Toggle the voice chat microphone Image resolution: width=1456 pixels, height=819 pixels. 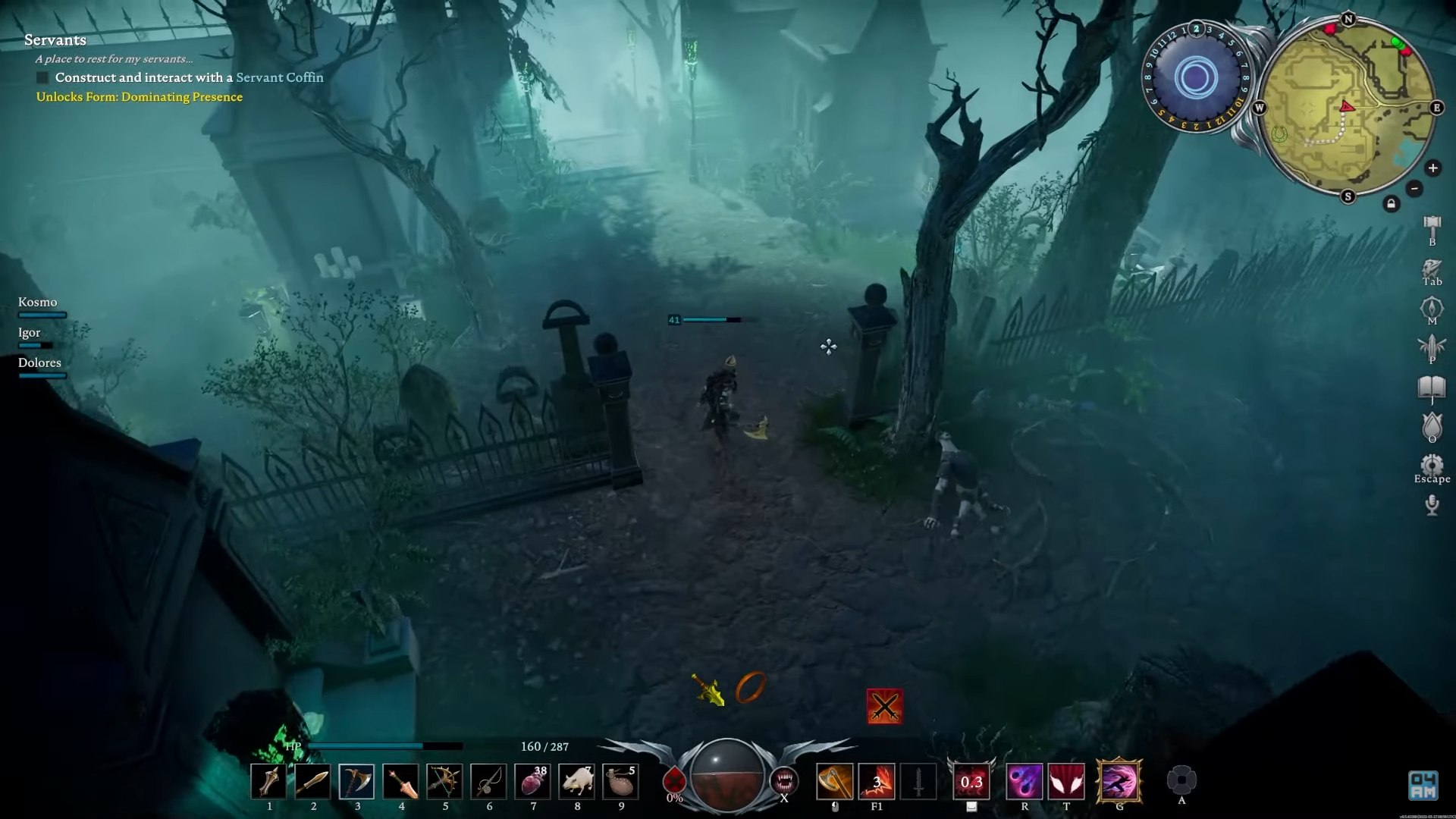click(1432, 506)
